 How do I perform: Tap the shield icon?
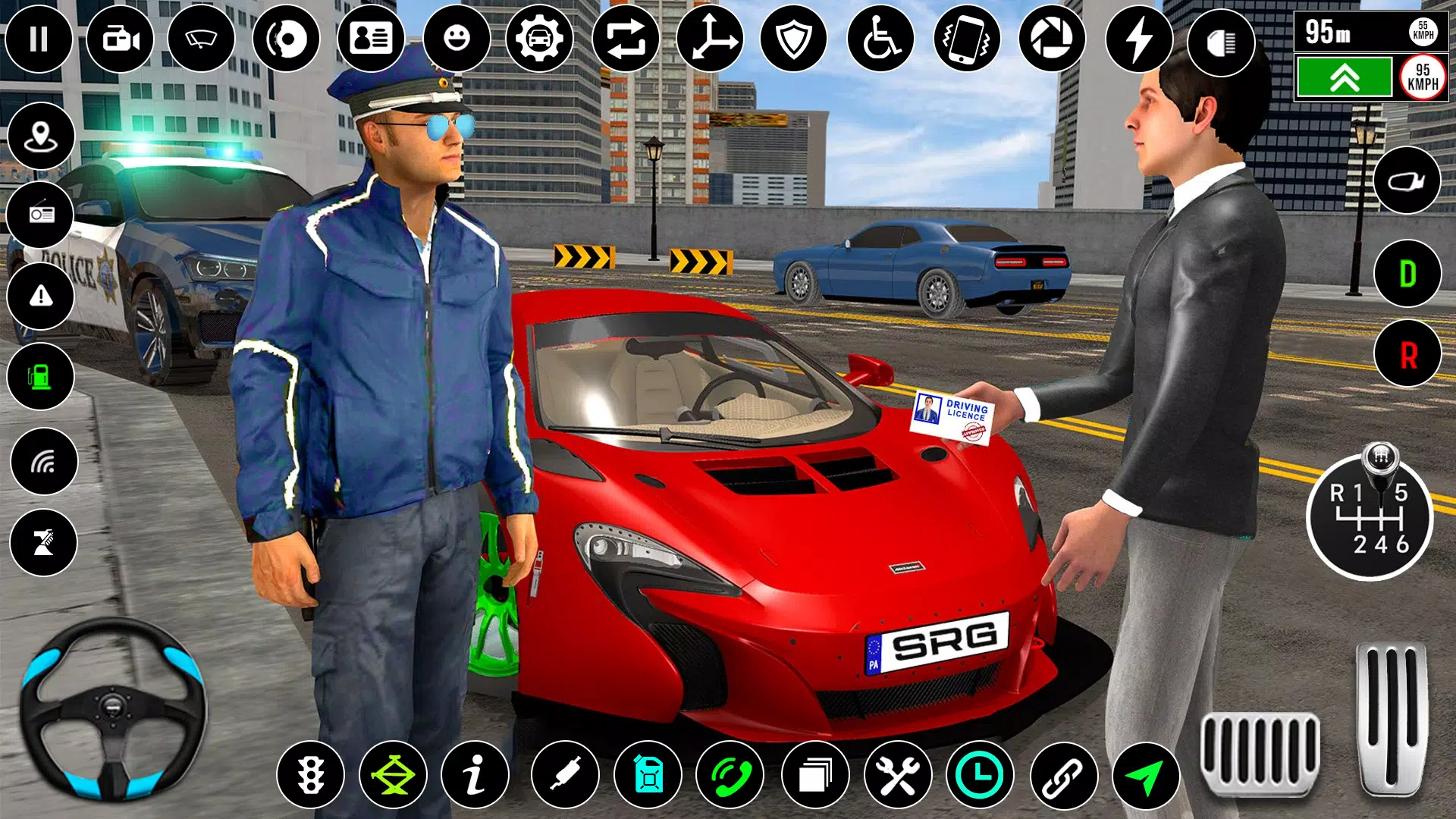click(x=793, y=39)
